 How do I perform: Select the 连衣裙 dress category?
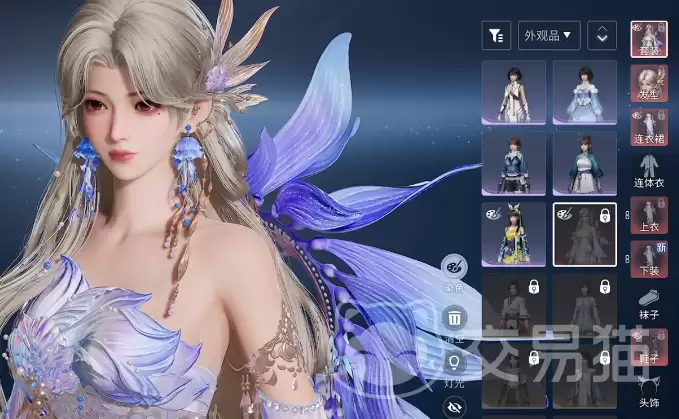[650, 124]
